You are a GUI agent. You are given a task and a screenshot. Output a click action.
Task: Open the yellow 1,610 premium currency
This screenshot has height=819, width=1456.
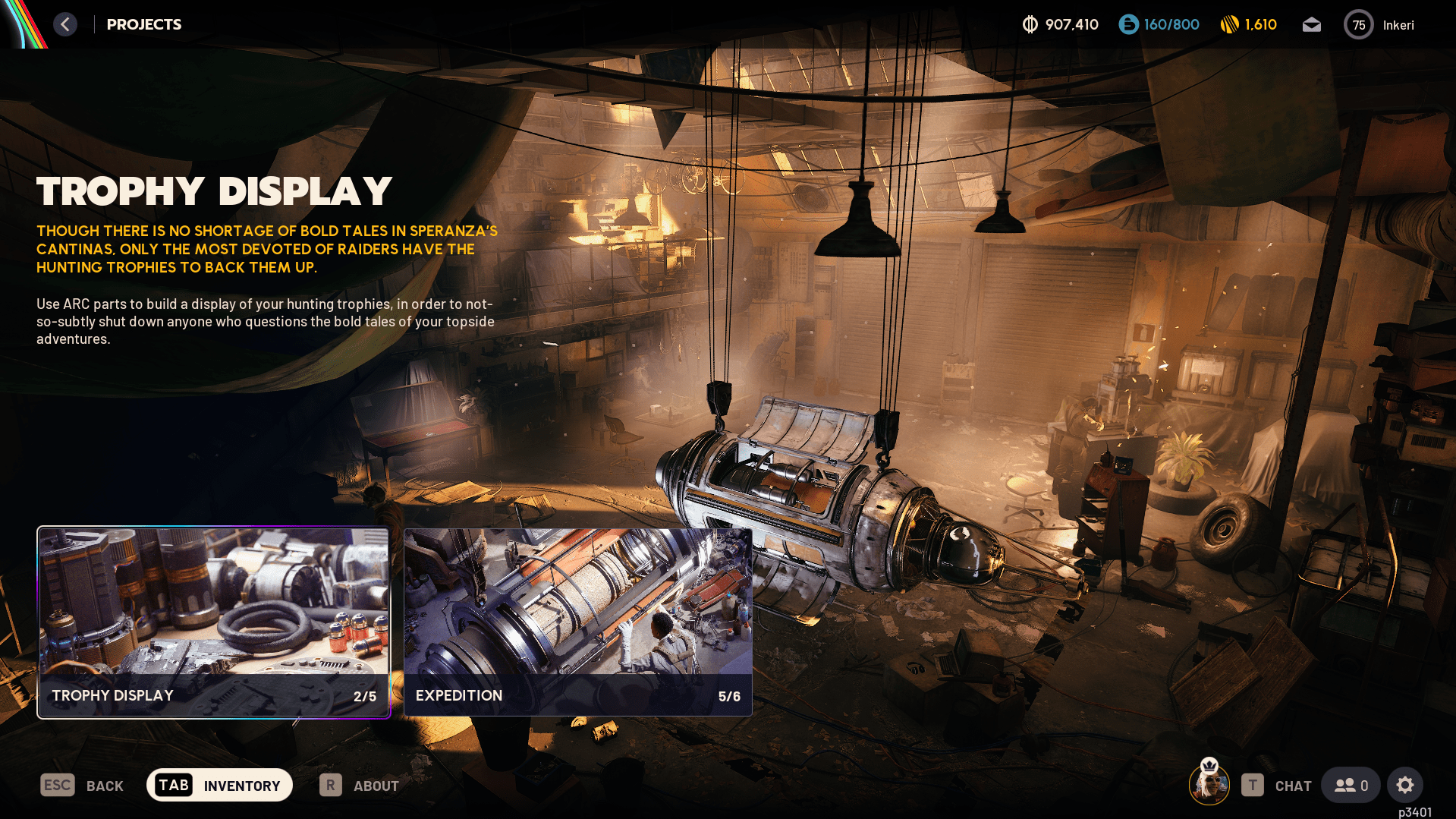click(1248, 25)
